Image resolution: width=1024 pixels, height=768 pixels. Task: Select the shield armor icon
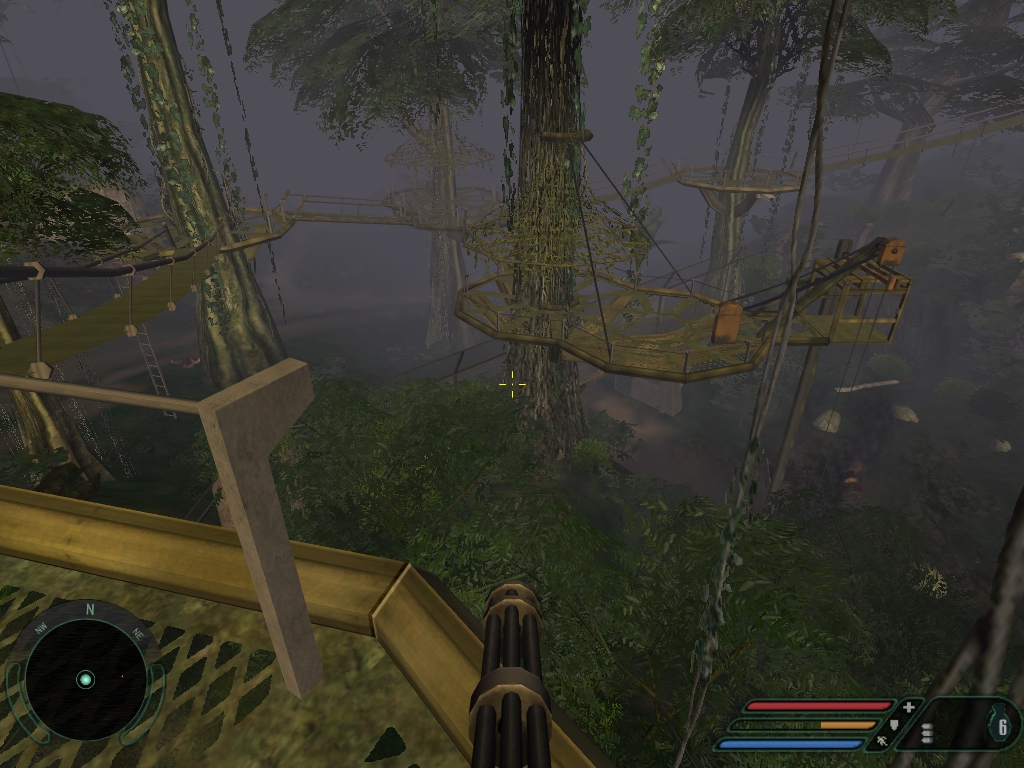893,724
